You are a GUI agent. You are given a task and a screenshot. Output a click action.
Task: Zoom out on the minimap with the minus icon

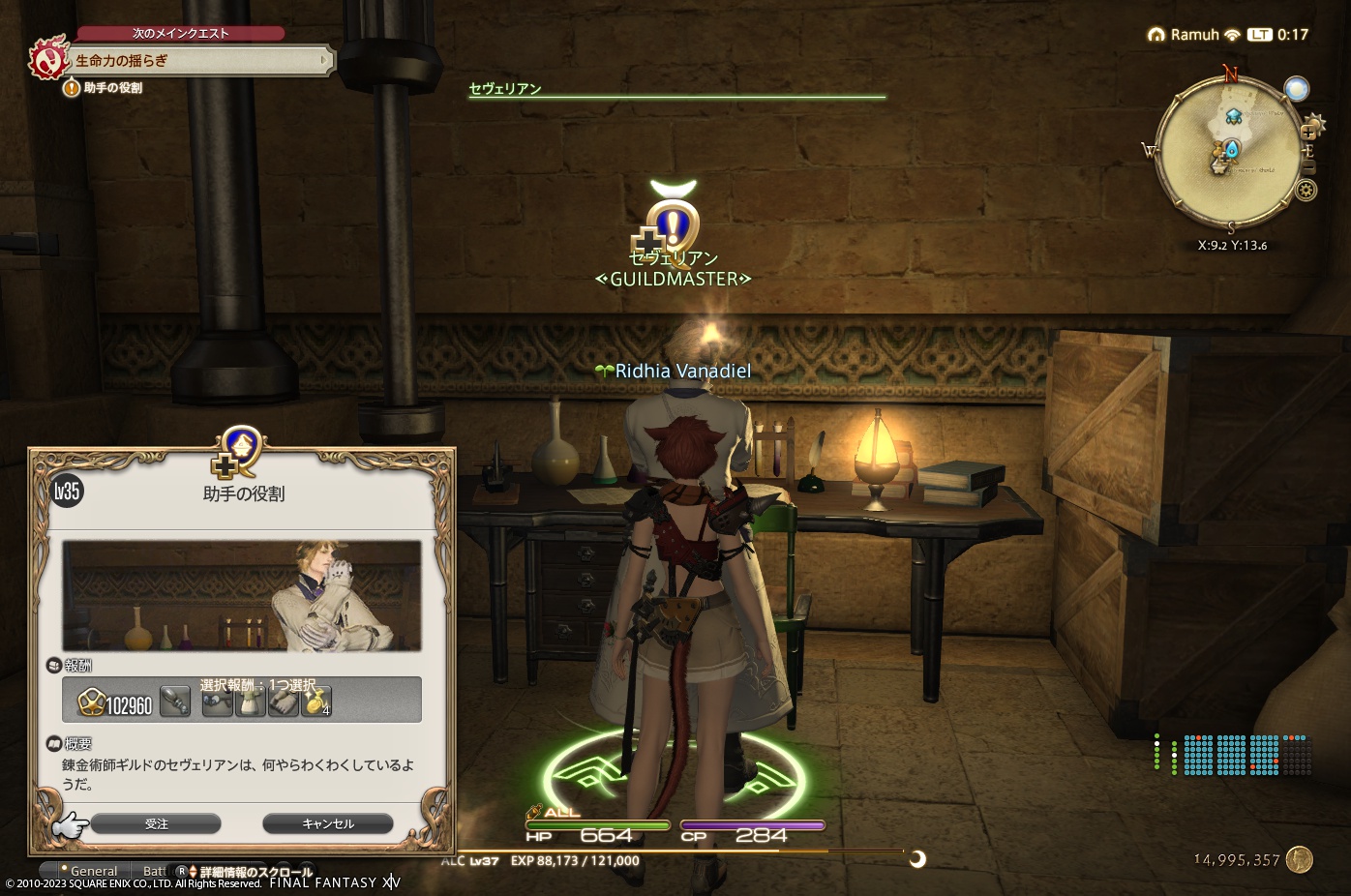click(x=1309, y=166)
